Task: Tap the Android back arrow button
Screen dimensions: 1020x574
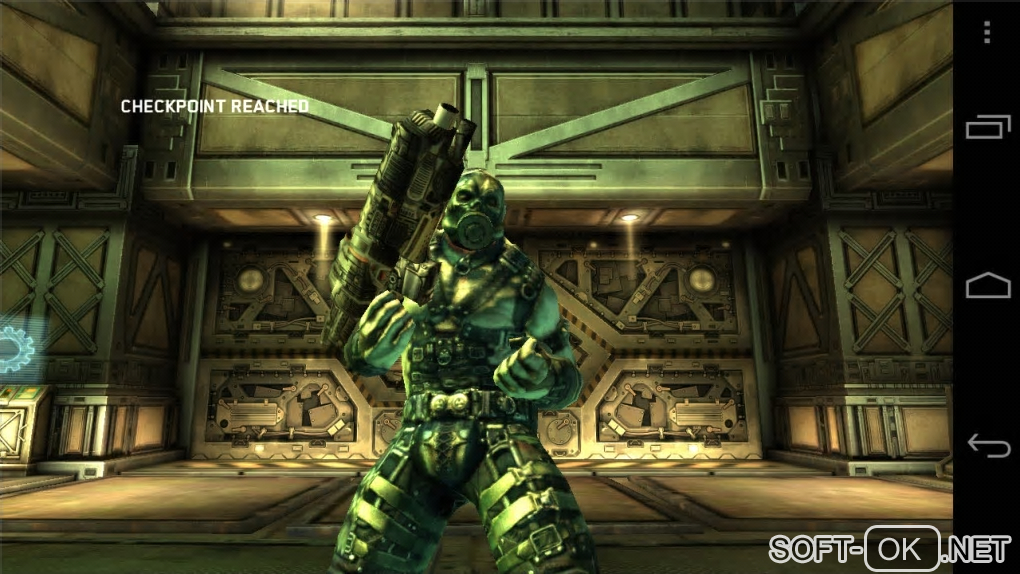Action: pyautogui.click(x=987, y=443)
